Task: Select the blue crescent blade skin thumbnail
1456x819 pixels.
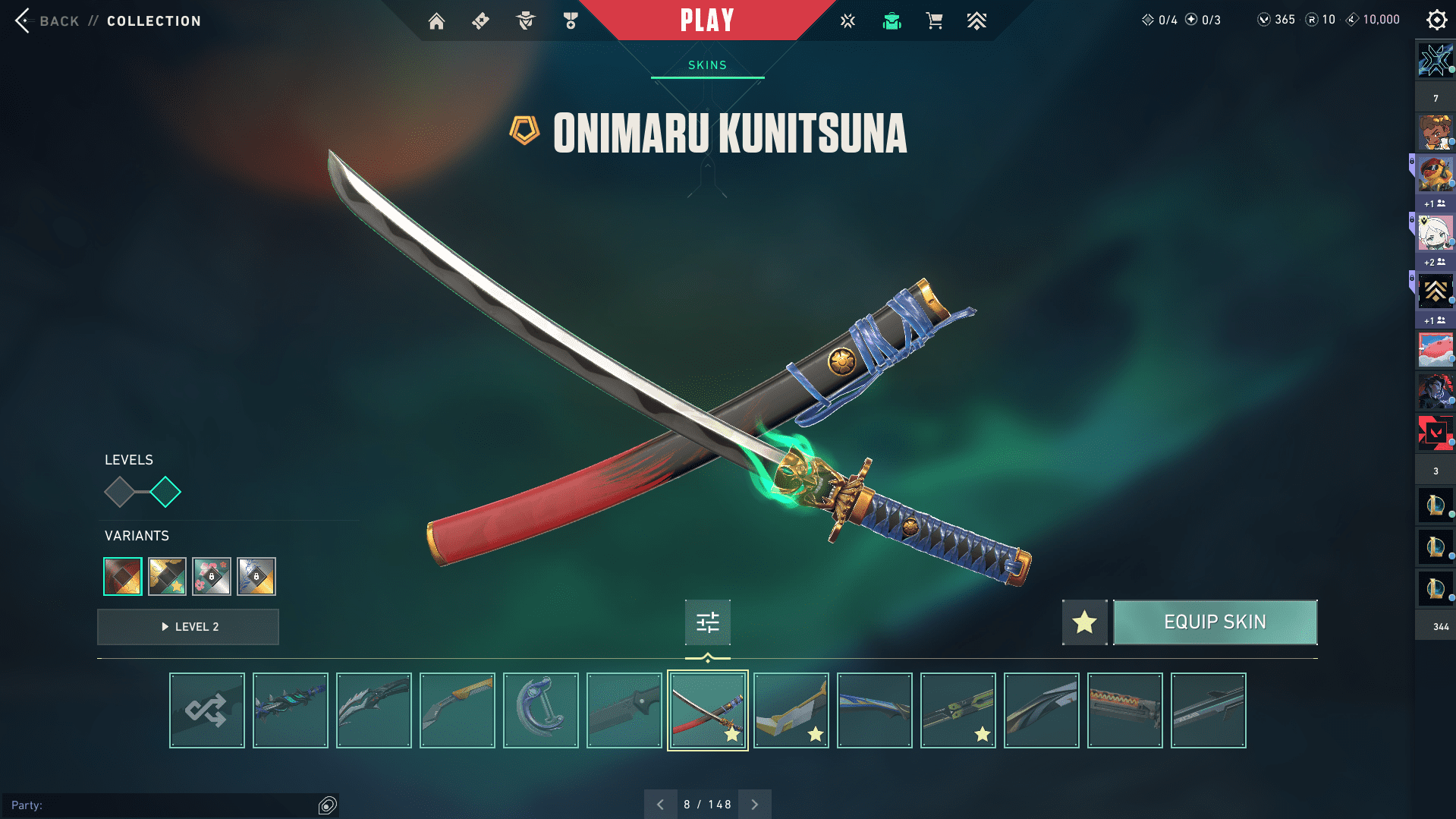Action: [541, 710]
